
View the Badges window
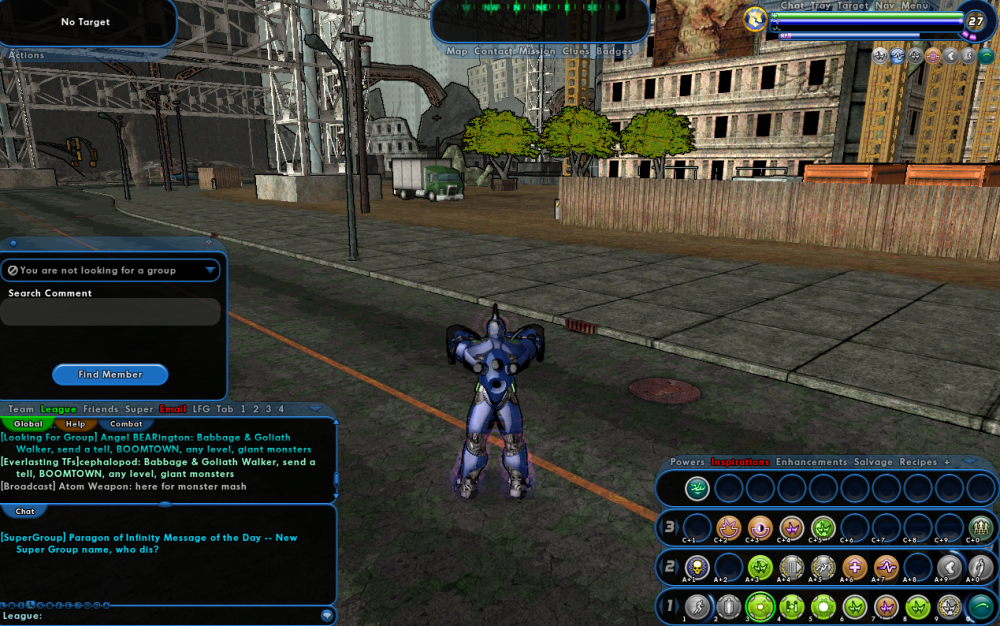tap(614, 51)
